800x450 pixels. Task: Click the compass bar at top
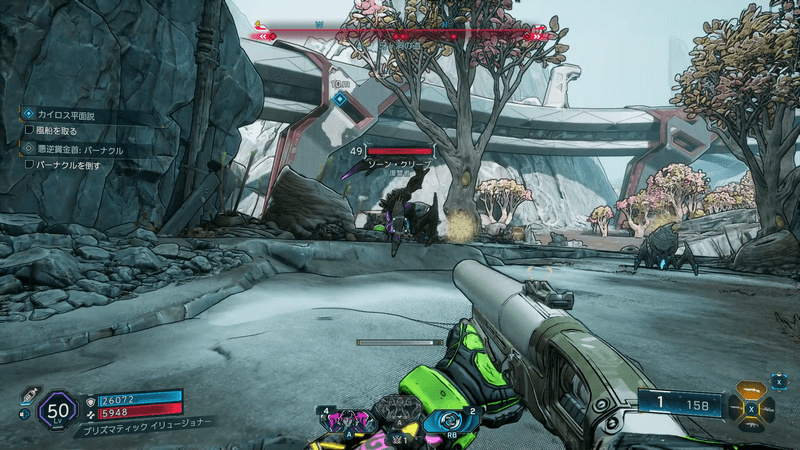point(400,33)
